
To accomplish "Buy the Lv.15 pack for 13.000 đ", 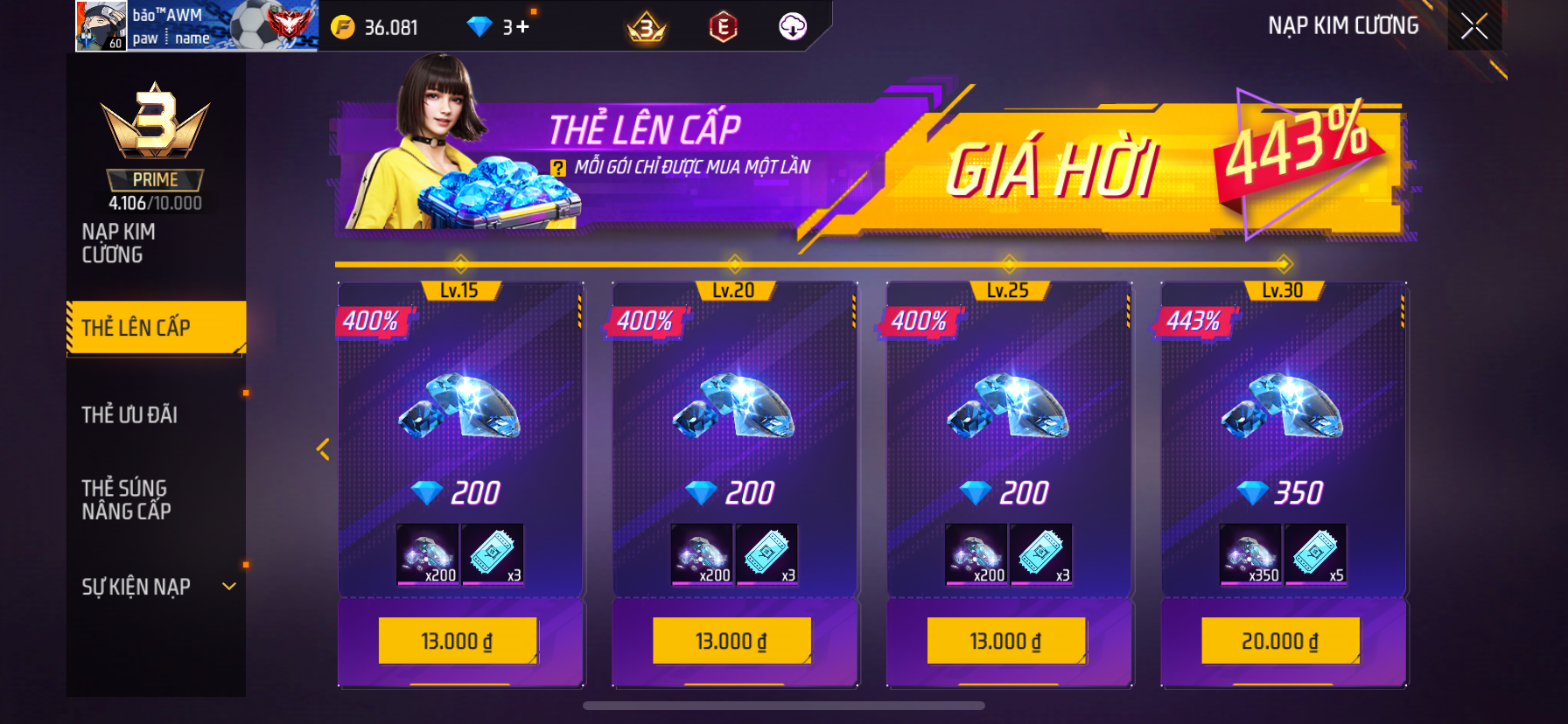I will tap(458, 641).
